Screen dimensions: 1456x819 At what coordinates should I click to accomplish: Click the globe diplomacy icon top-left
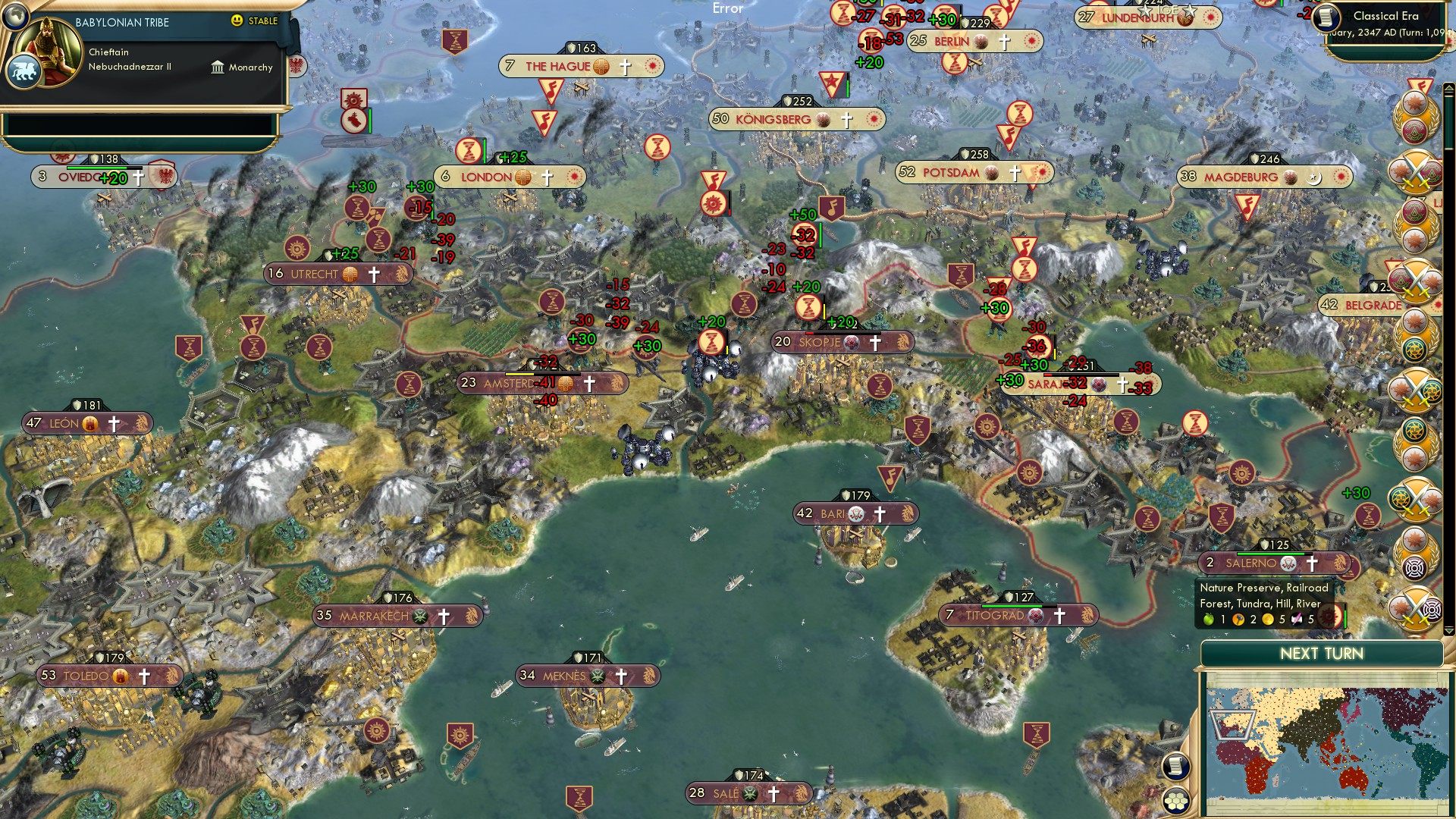14,18
